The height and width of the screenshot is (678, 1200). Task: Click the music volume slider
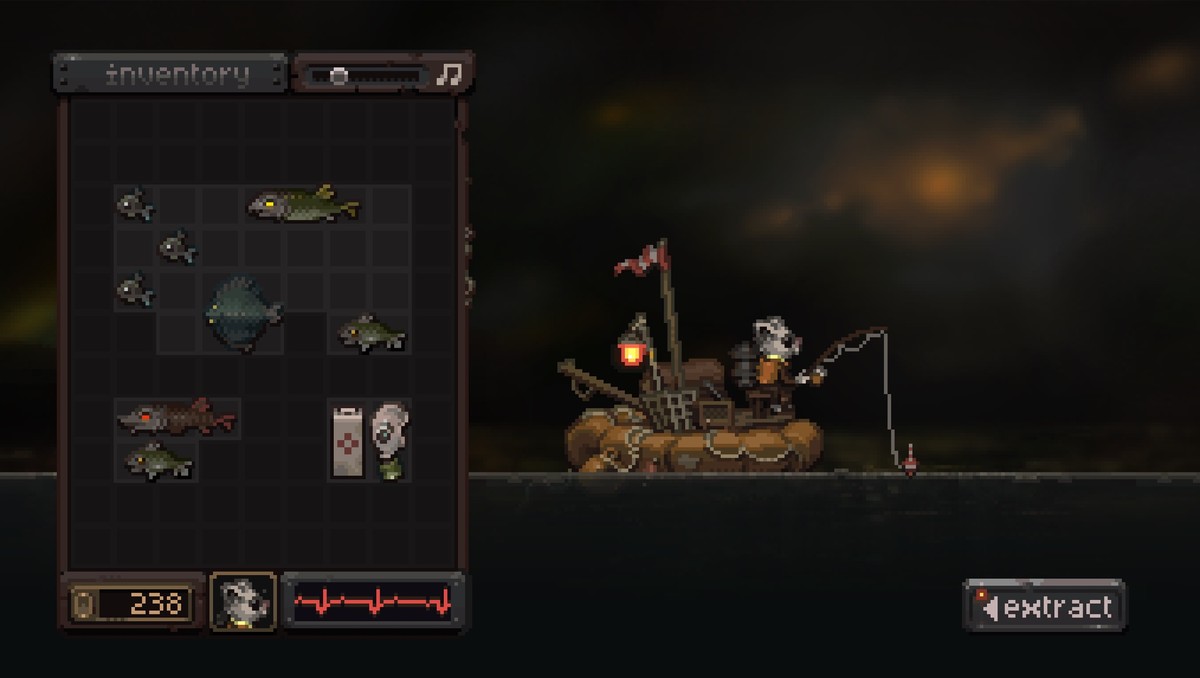pyautogui.click(x=364, y=75)
